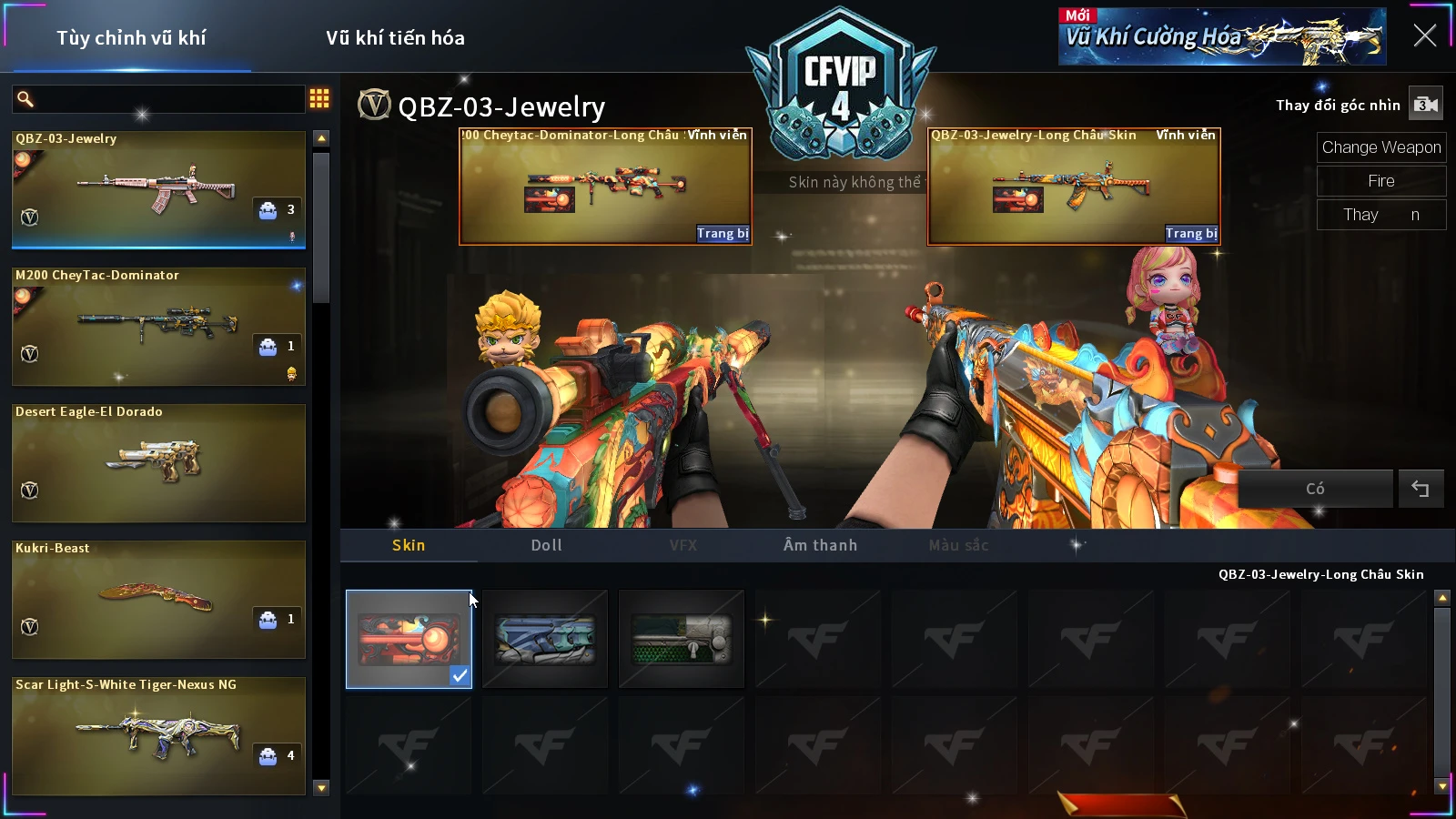Open the Vũ Khí Cường Hóa banner
Screen dimensions: 1456x819
[1221, 36]
